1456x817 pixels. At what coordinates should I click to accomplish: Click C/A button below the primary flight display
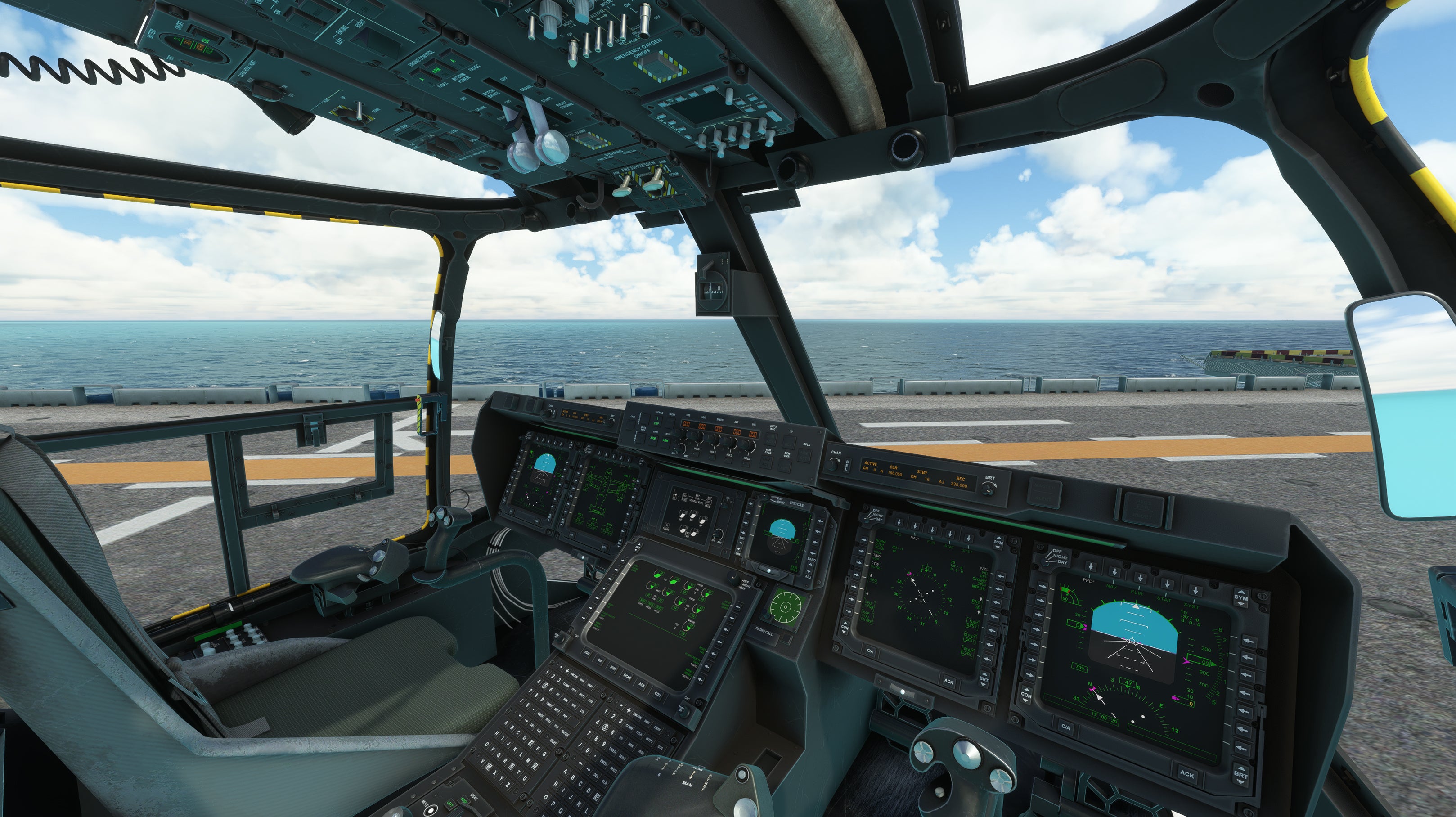click(x=1065, y=727)
